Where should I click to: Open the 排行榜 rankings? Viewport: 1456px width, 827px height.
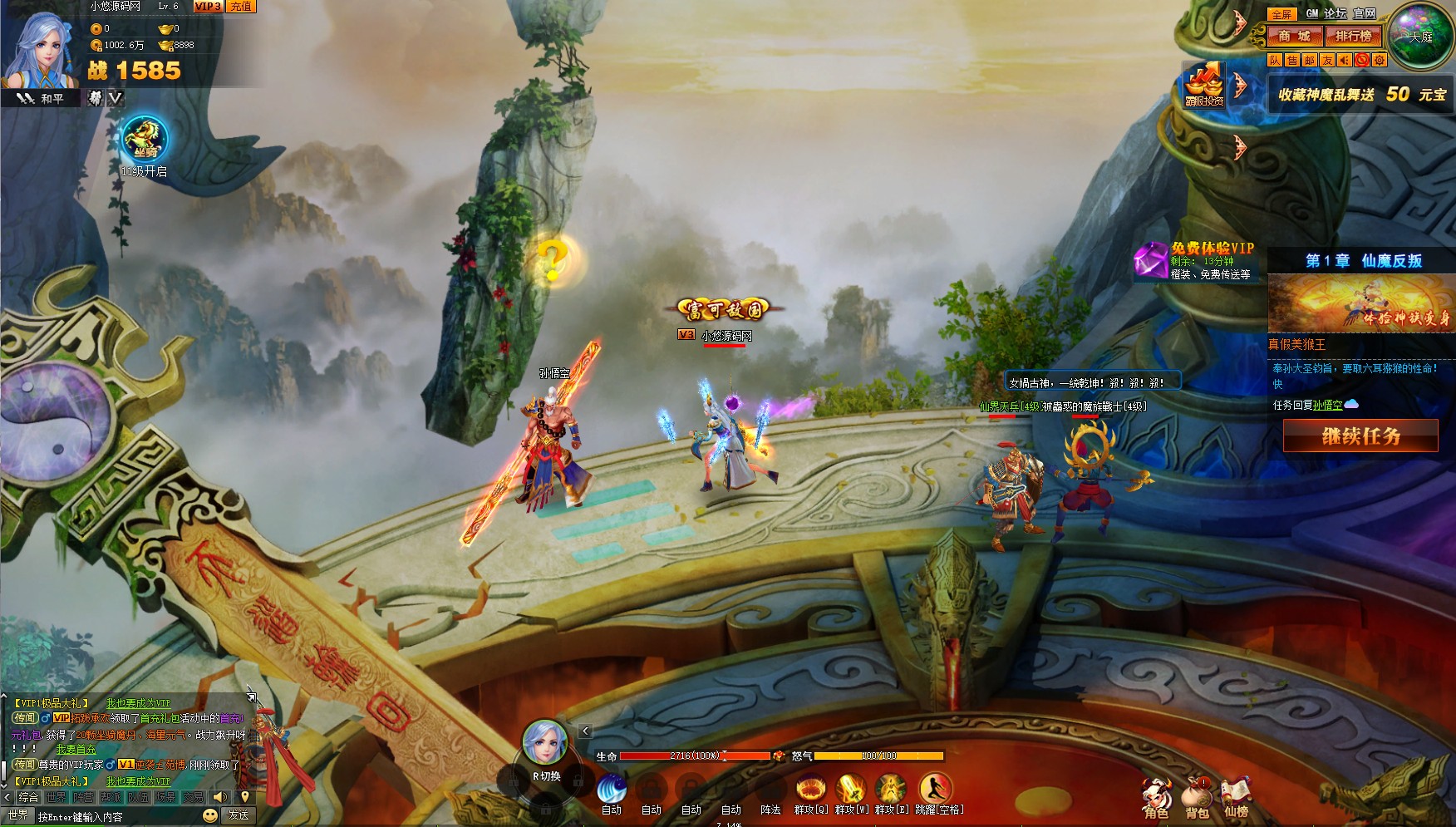[1353, 36]
